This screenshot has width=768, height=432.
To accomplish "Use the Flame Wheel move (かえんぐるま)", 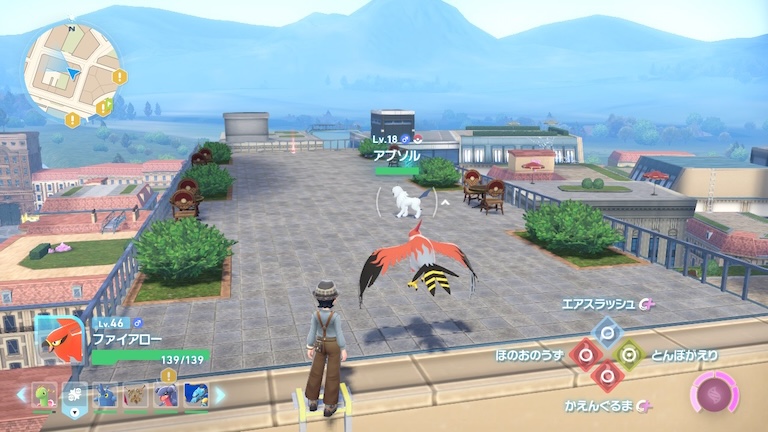I will click(x=605, y=376).
